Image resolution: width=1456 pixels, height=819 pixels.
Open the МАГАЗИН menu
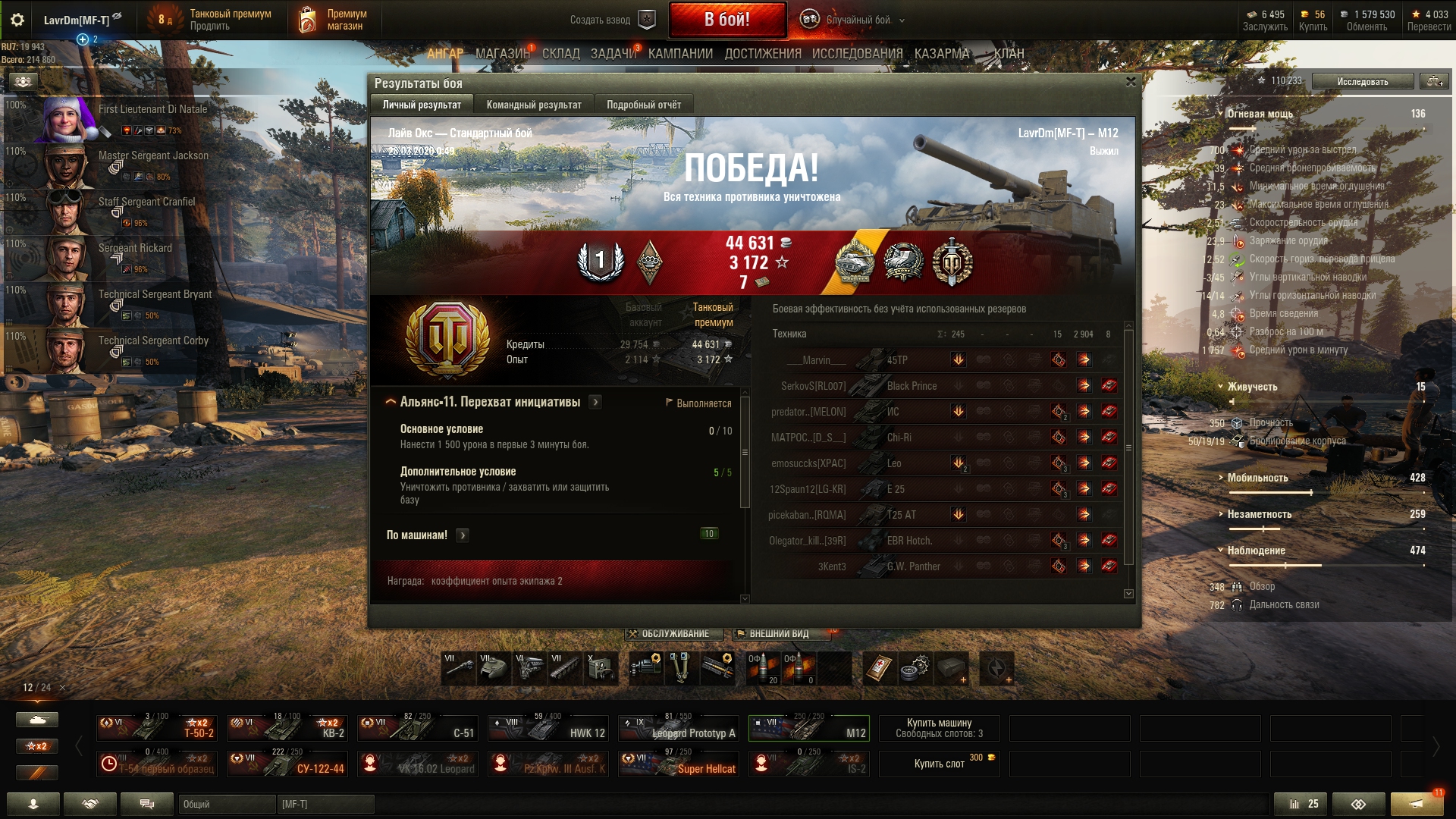[x=502, y=54]
